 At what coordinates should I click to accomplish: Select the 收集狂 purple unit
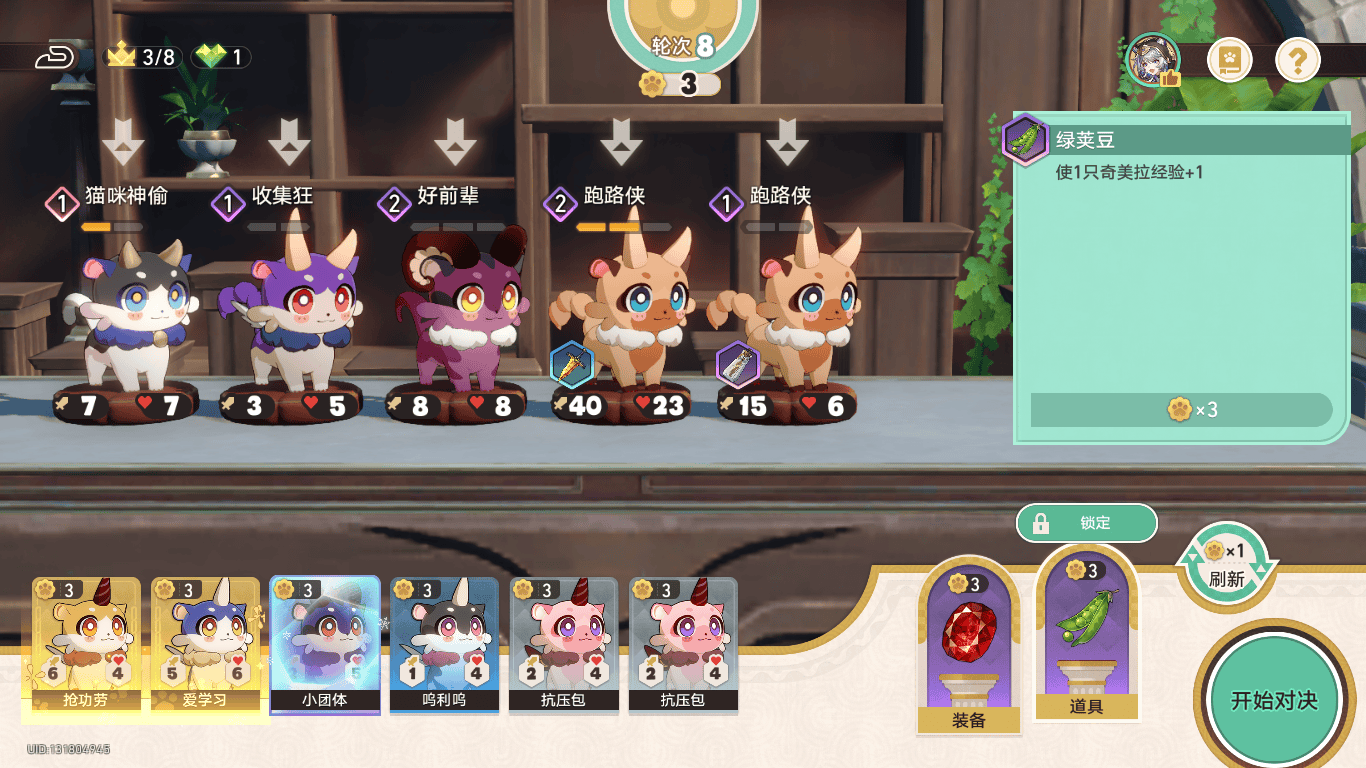[x=295, y=315]
